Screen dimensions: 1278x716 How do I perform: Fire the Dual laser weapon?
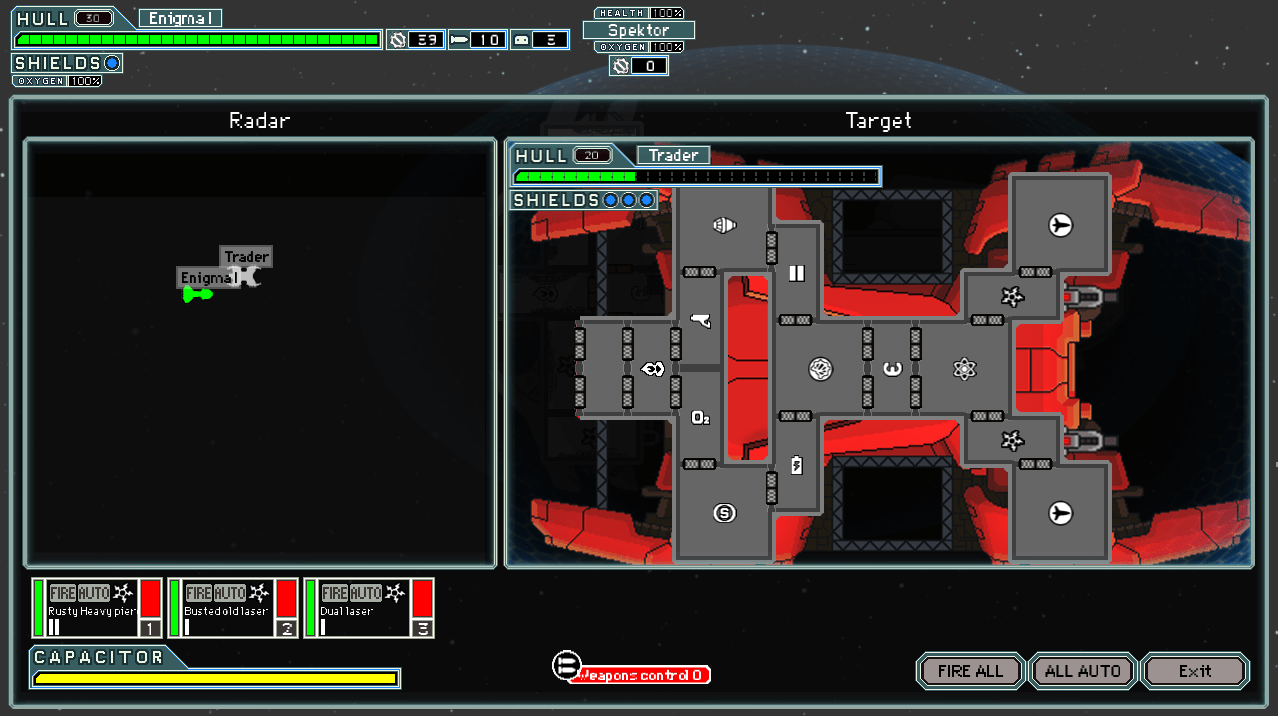(333, 593)
